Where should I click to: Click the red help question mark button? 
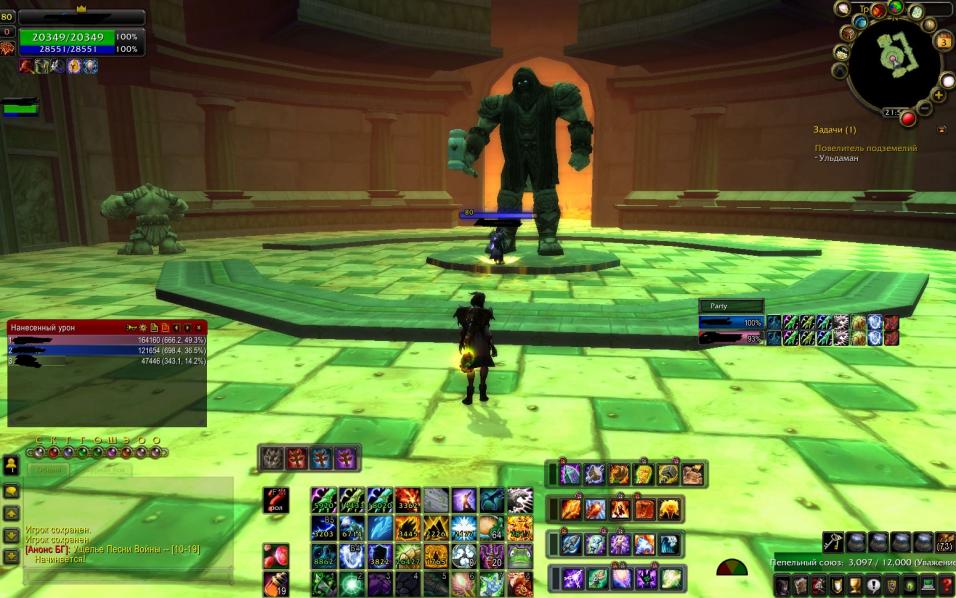(945, 585)
